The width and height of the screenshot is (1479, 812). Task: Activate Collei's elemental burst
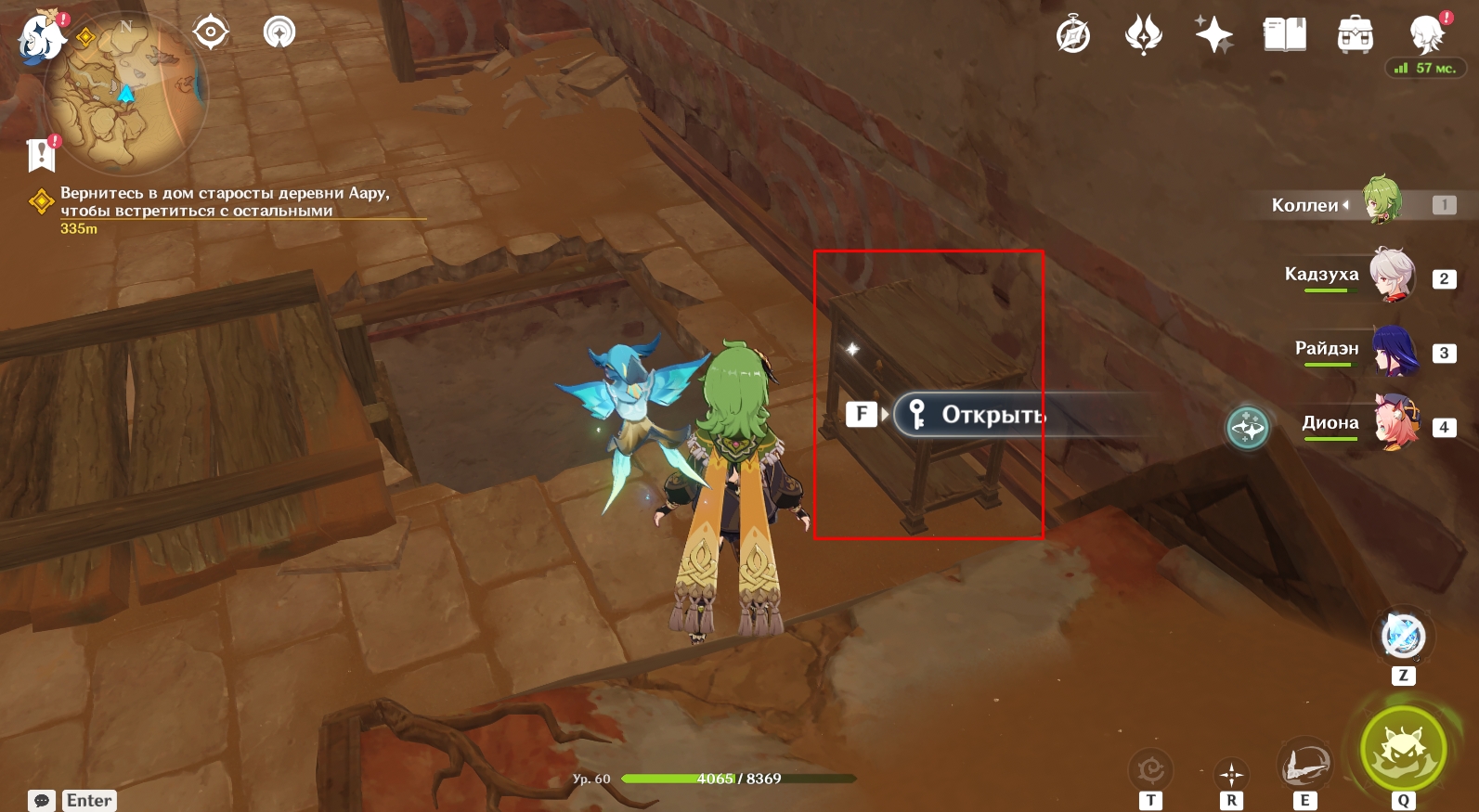1403,749
